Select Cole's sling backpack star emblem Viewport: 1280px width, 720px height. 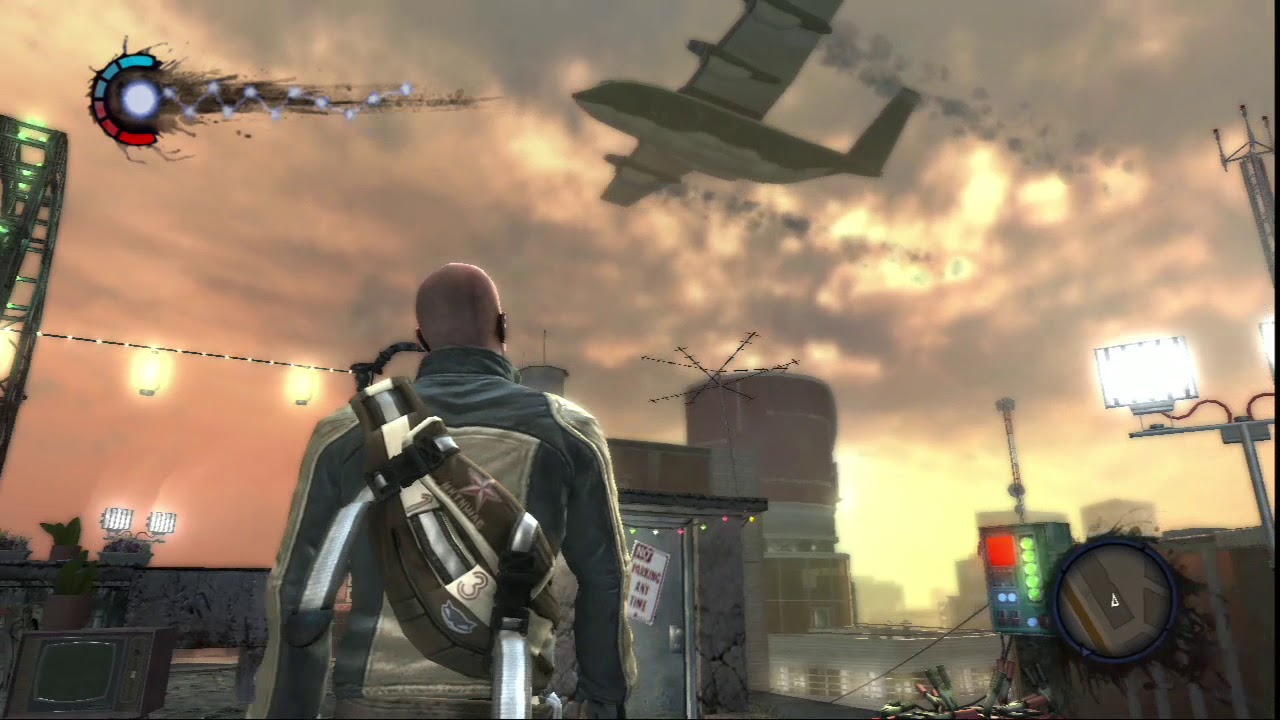(478, 490)
